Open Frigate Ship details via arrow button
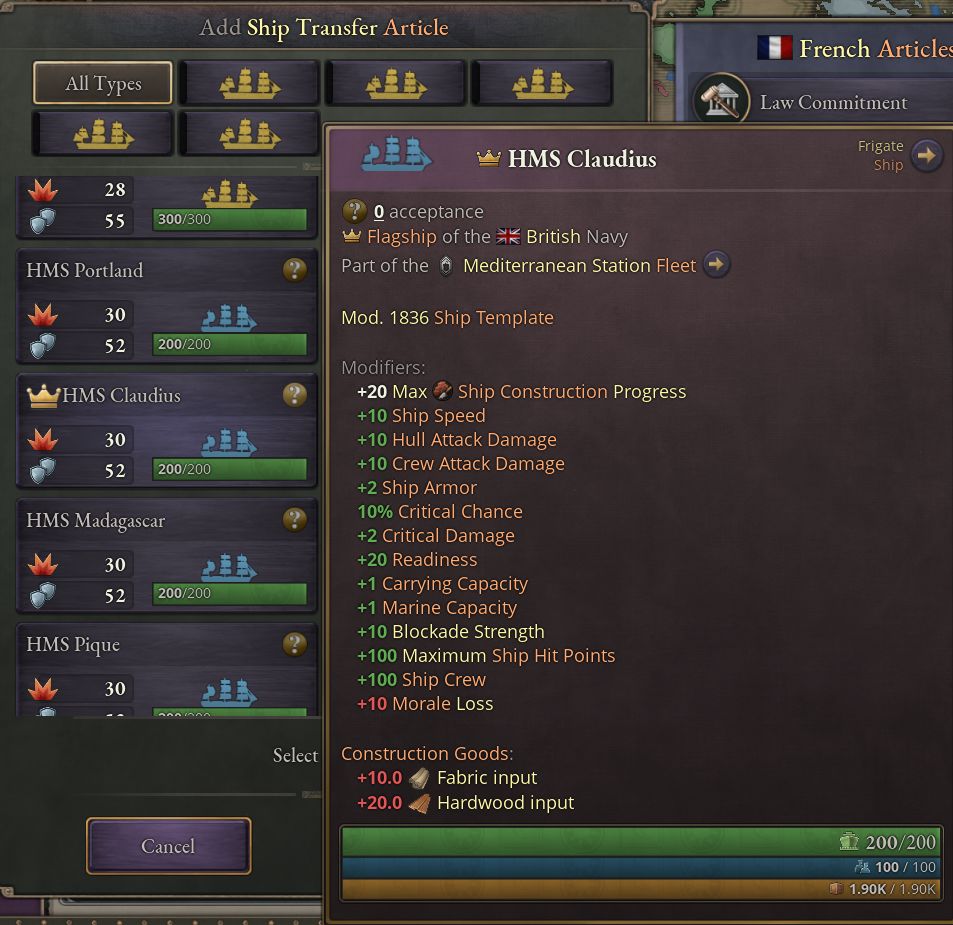Viewport: 953px width, 925px height. click(x=927, y=156)
